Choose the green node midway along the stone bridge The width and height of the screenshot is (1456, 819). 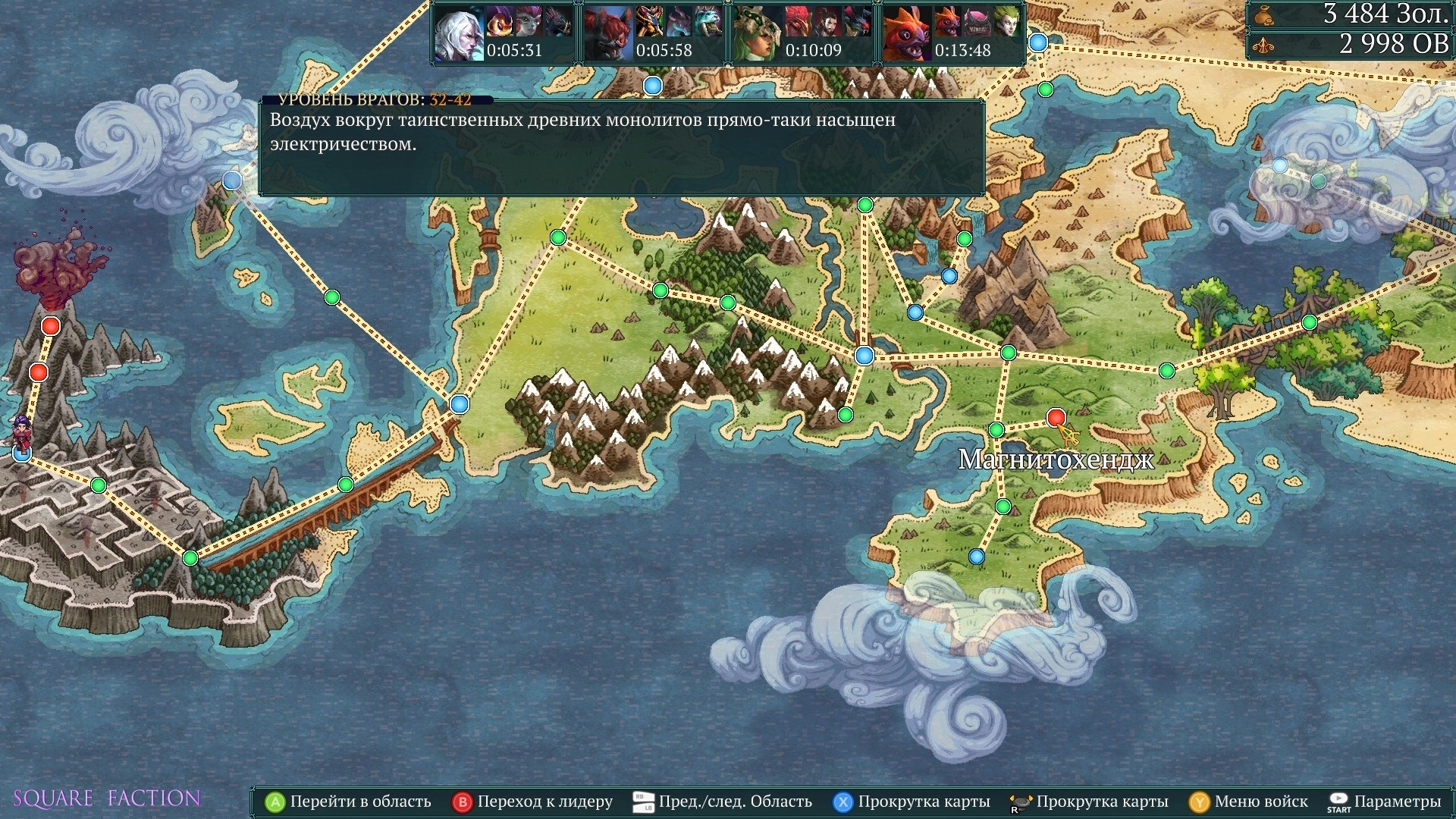click(346, 485)
